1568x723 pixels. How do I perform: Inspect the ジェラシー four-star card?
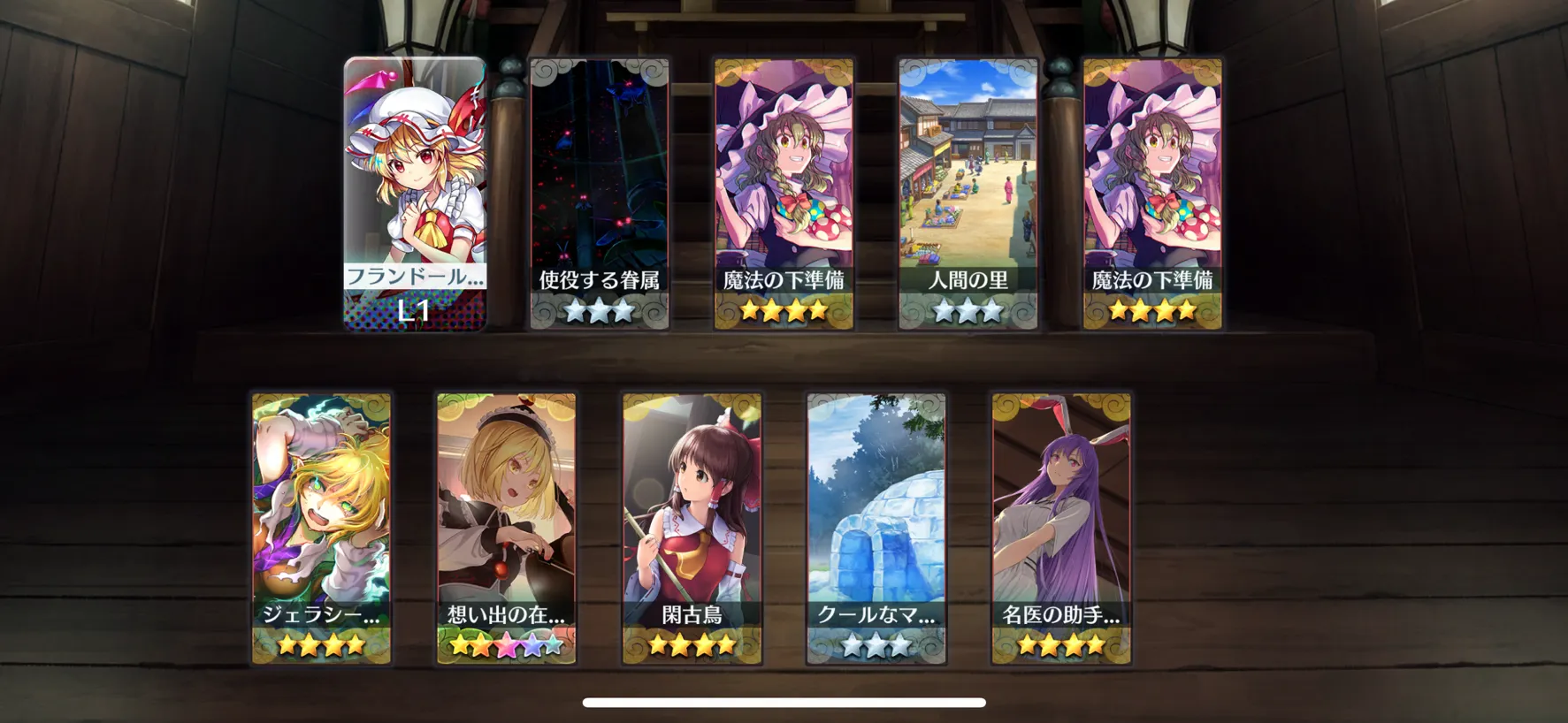point(321,528)
